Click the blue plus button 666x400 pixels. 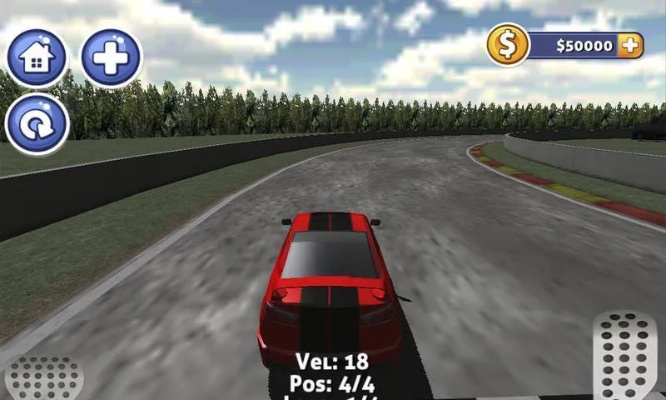click(111, 58)
